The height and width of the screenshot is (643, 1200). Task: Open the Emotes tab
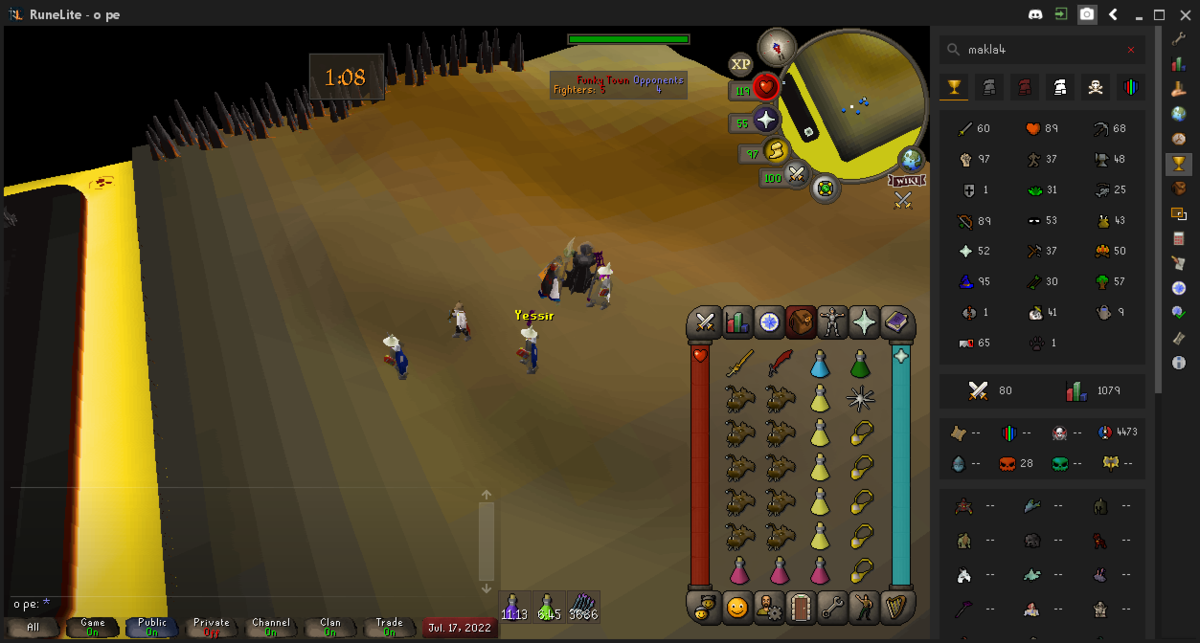point(865,606)
